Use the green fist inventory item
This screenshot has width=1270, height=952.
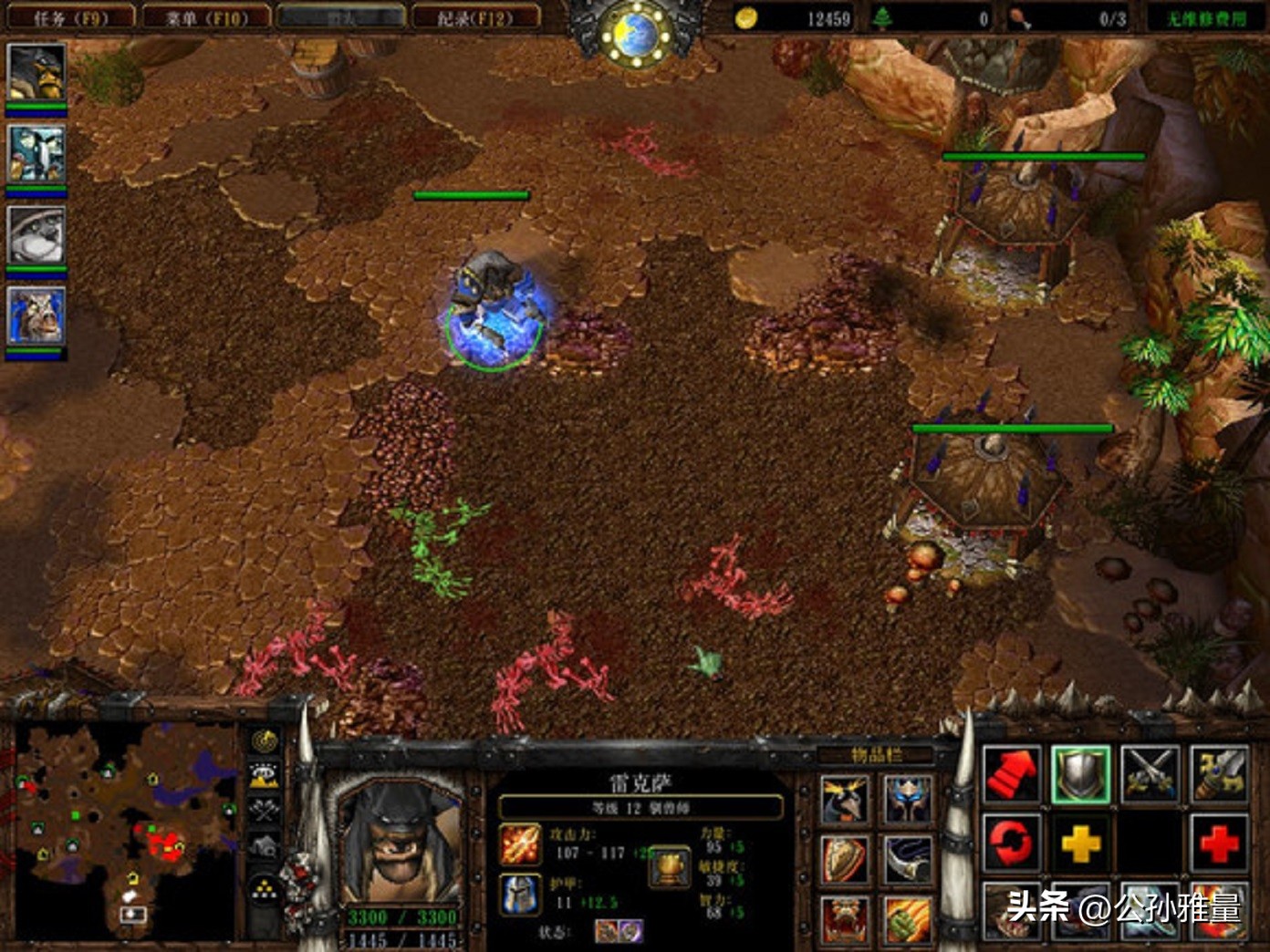click(x=906, y=917)
